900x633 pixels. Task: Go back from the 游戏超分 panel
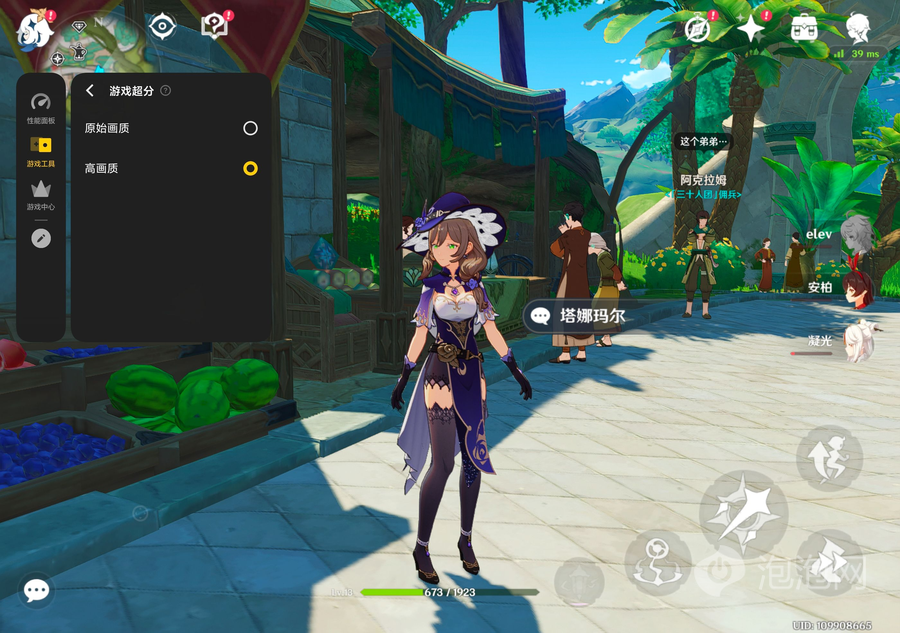(90, 91)
